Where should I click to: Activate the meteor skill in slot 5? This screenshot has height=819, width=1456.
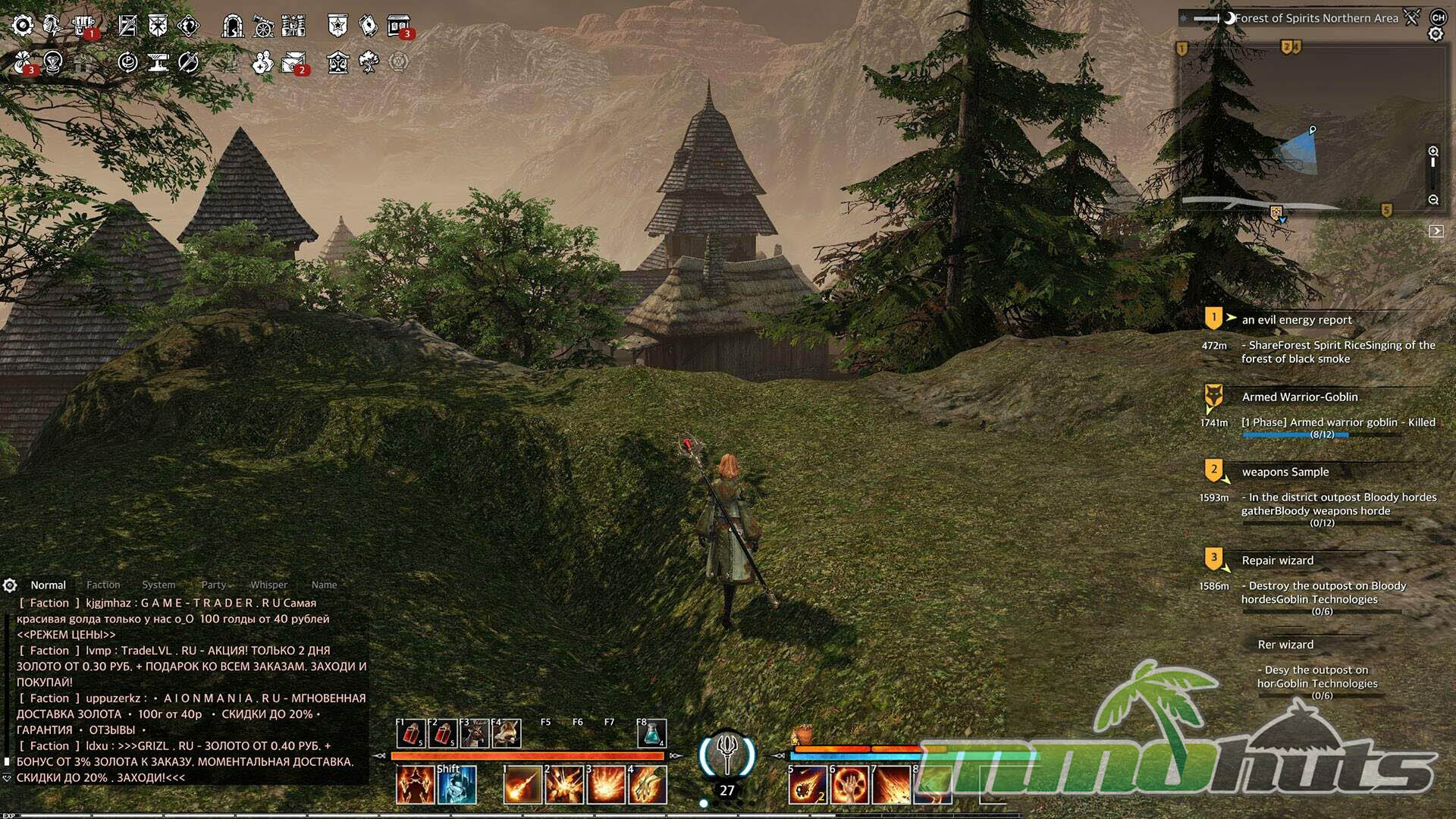[x=808, y=784]
